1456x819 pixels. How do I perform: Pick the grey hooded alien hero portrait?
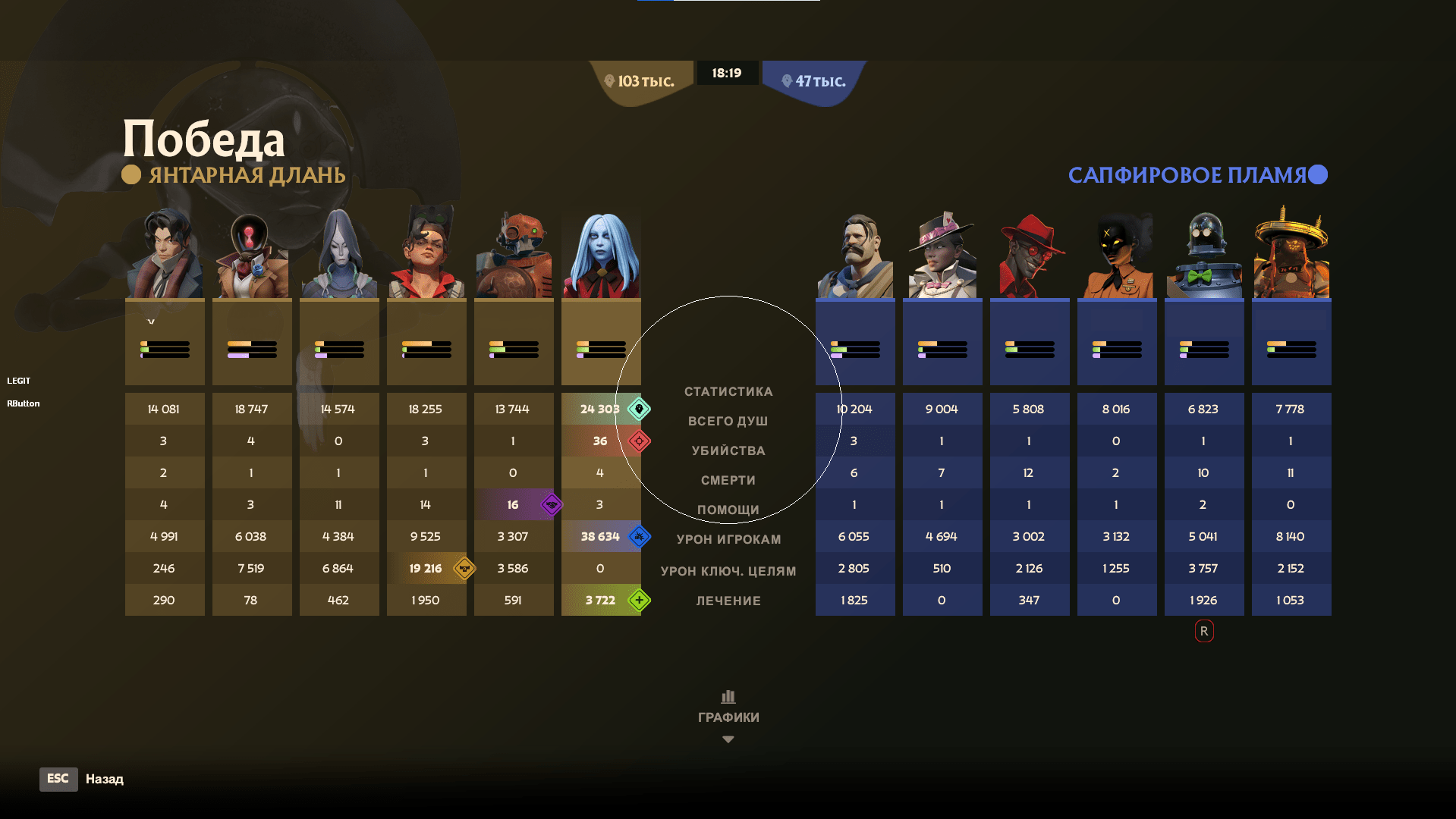pyautogui.click(x=339, y=255)
